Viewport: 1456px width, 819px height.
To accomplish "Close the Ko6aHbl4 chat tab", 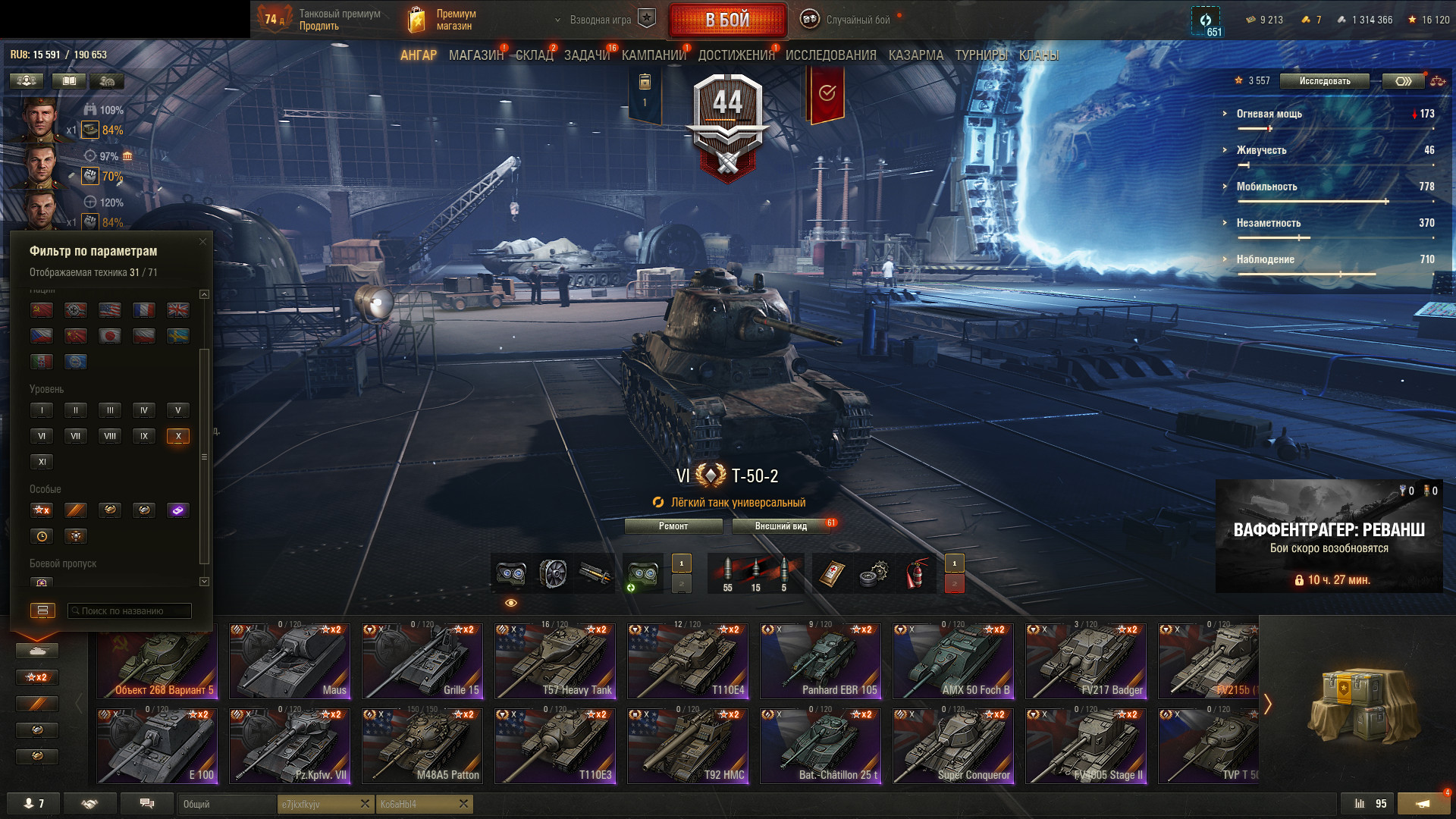I will (463, 804).
